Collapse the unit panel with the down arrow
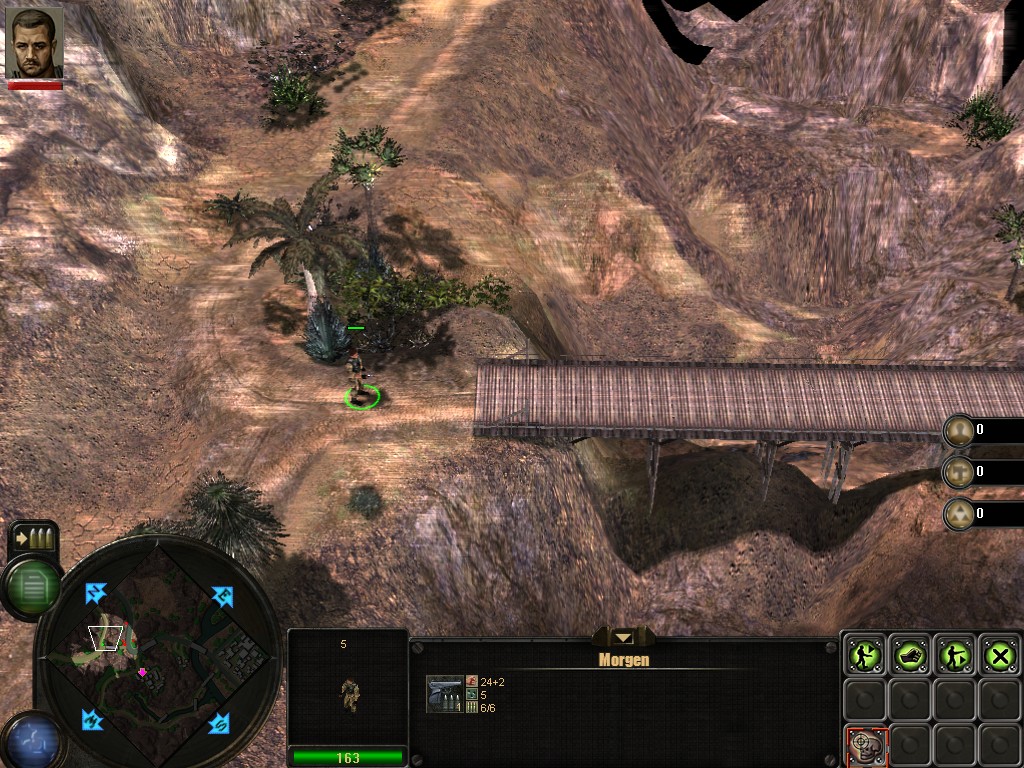Screen dimensions: 1024x768 click(623, 637)
